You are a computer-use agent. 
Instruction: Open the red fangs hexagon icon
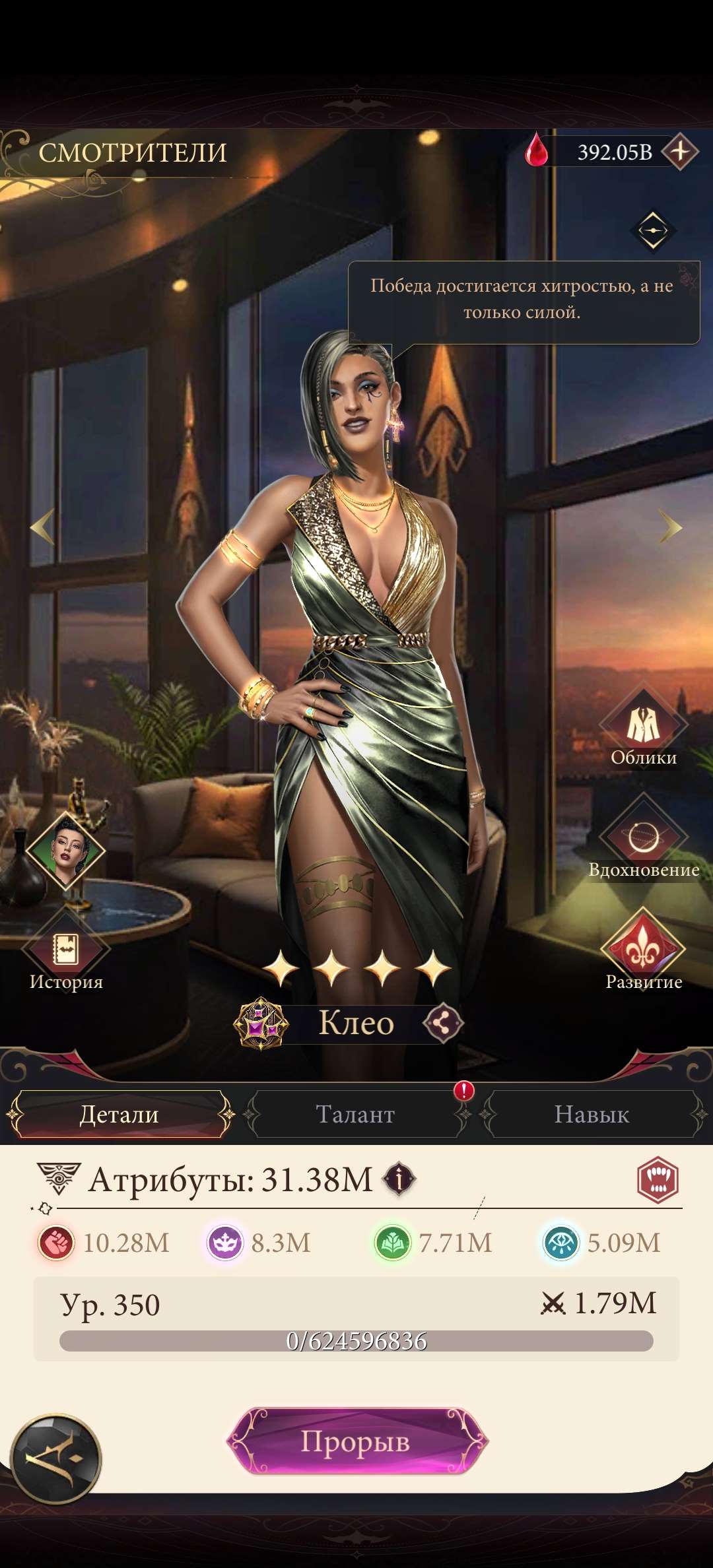pos(658,1179)
